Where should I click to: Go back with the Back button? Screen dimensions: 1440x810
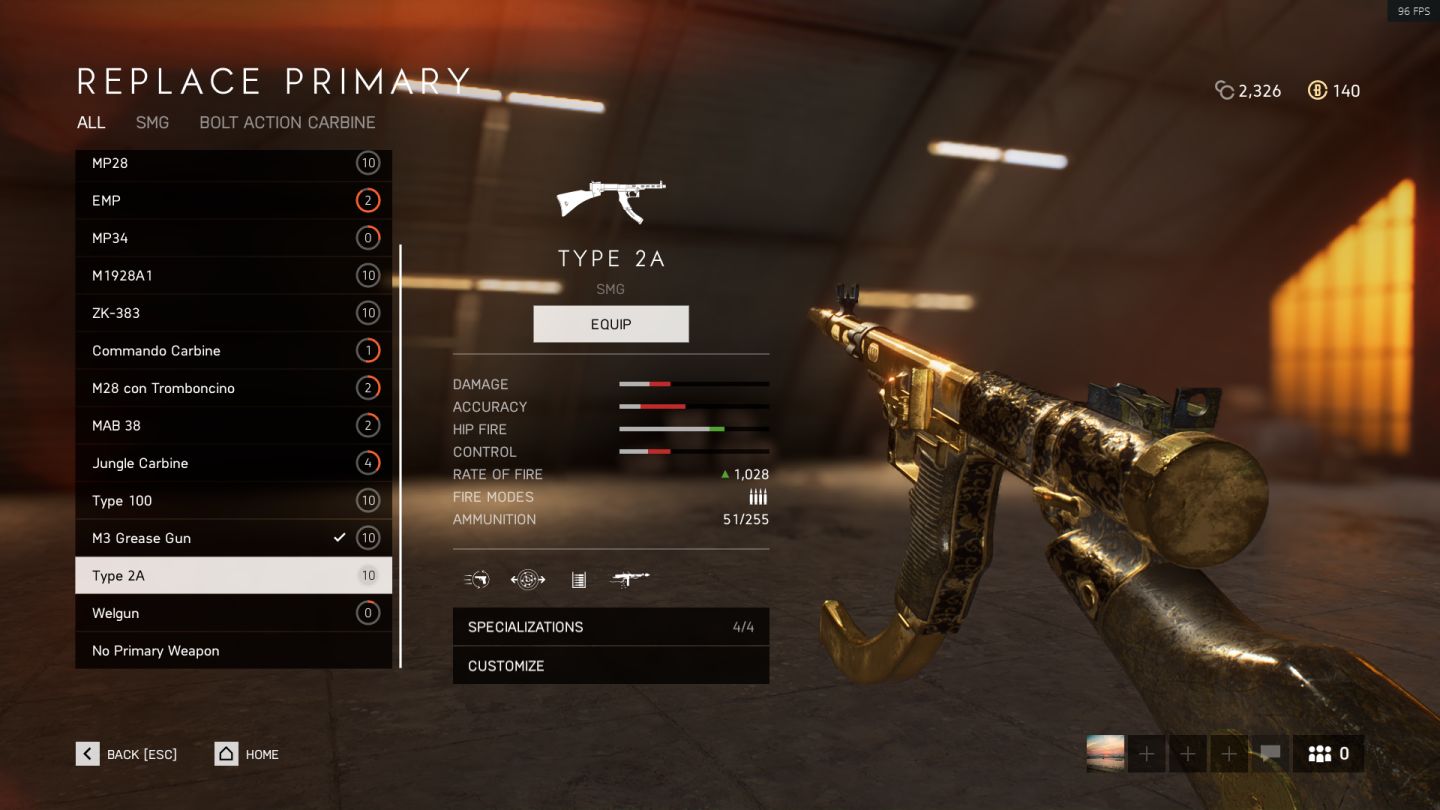(127, 754)
